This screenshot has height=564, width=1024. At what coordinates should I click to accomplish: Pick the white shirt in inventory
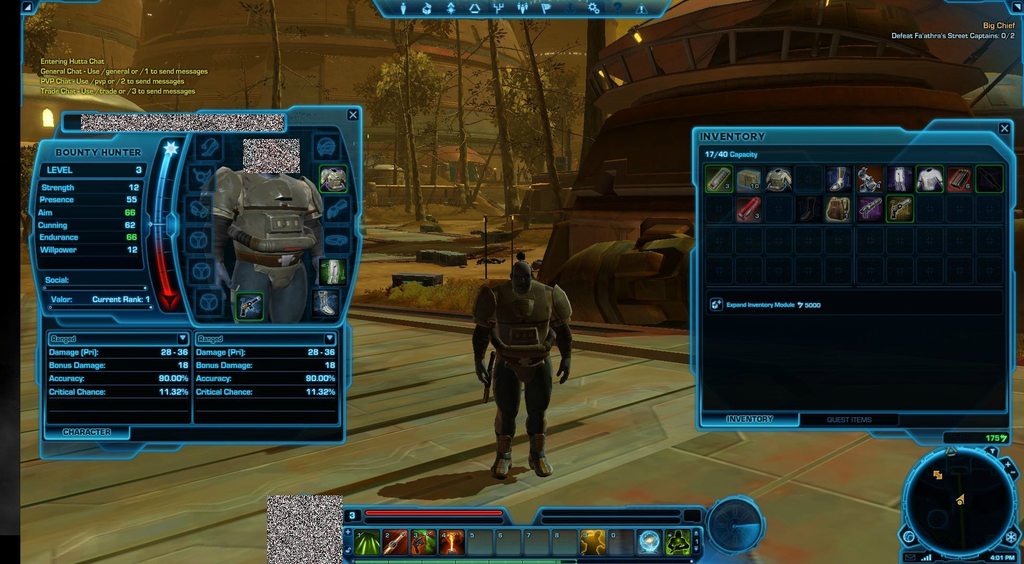tap(930, 179)
